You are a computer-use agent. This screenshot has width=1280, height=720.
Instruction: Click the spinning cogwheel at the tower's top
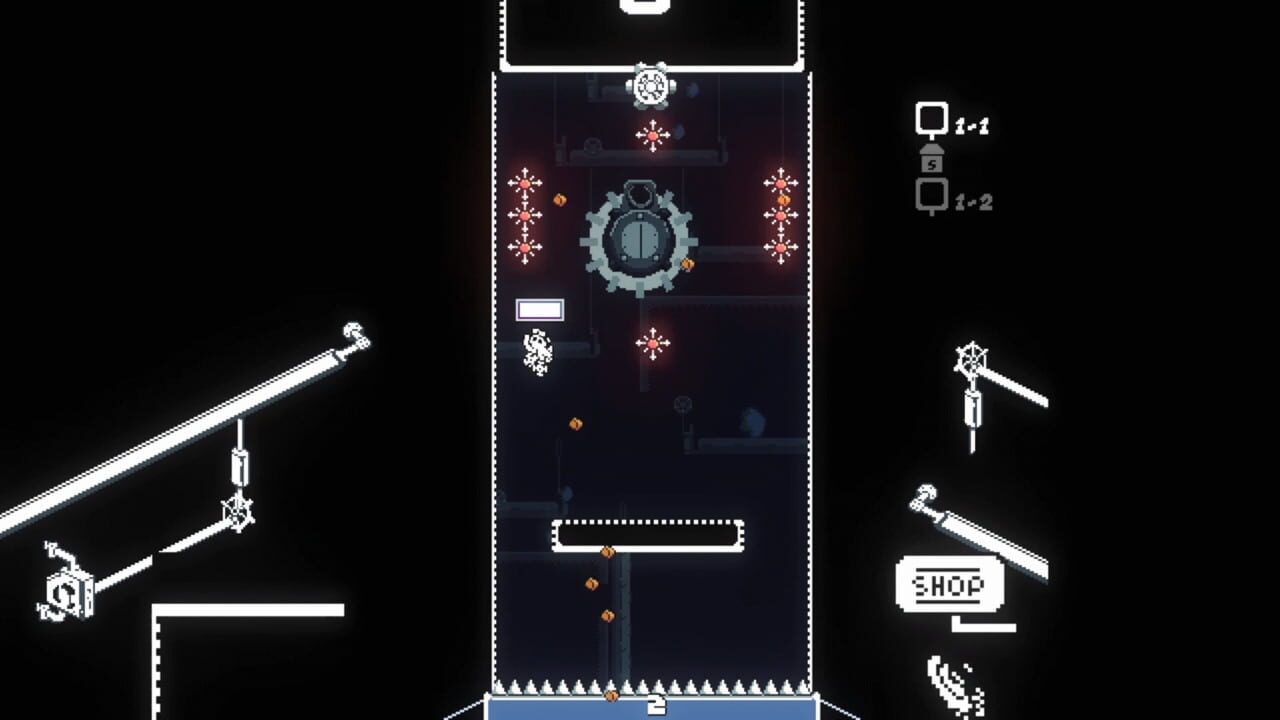click(651, 87)
